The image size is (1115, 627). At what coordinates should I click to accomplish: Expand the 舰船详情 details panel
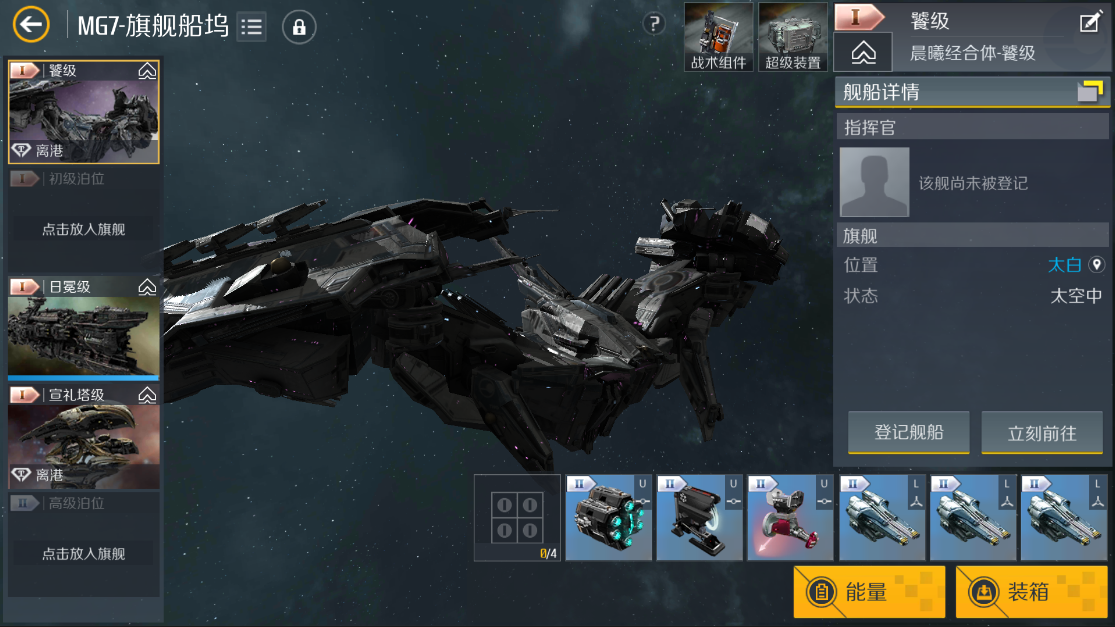tap(1089, 92)
